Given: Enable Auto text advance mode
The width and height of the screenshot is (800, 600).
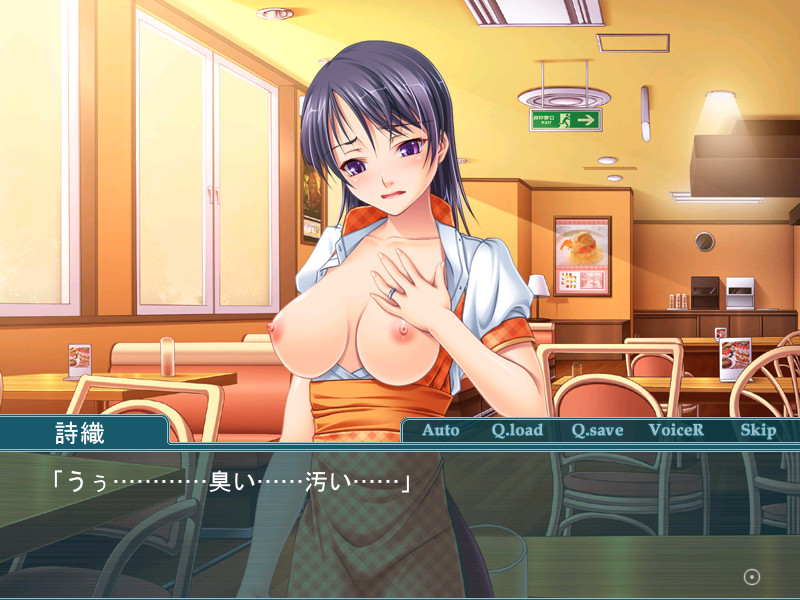Looking at the screenshot, I should (440, 430).
